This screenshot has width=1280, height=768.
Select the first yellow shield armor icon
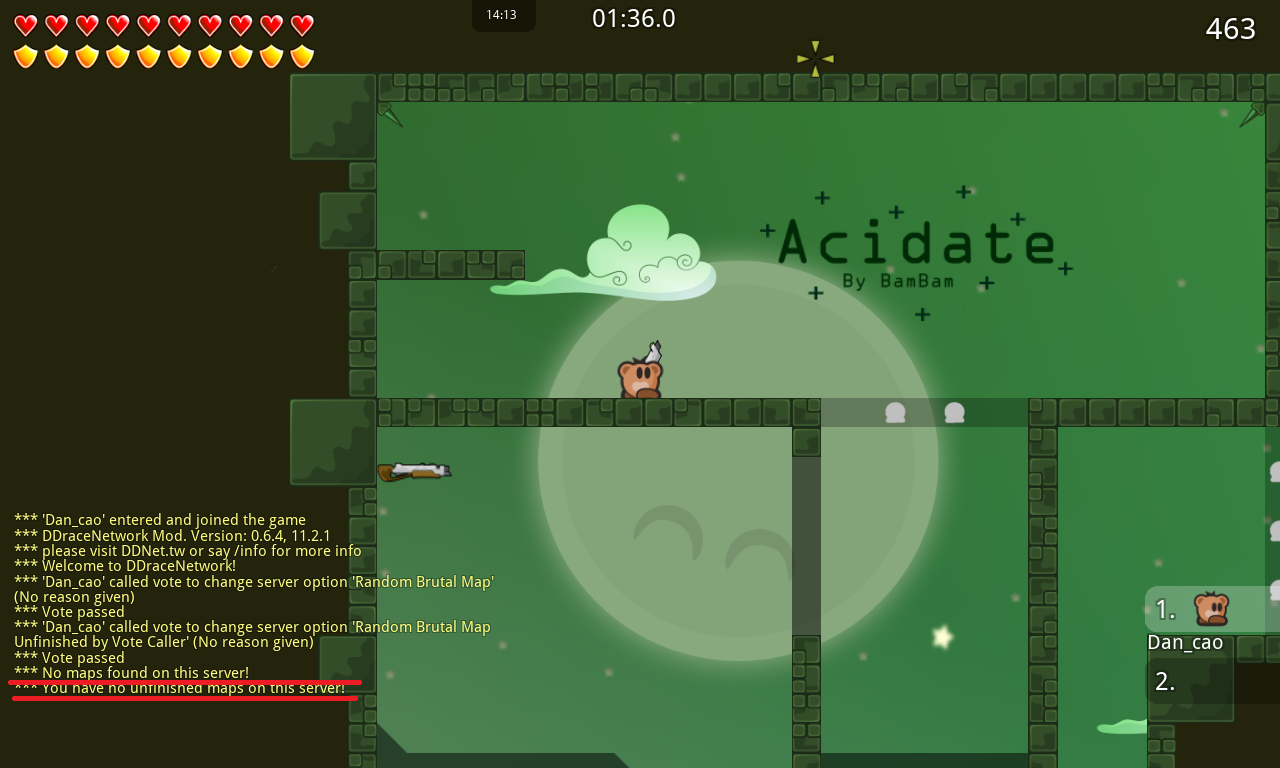(x=24, y=56)
